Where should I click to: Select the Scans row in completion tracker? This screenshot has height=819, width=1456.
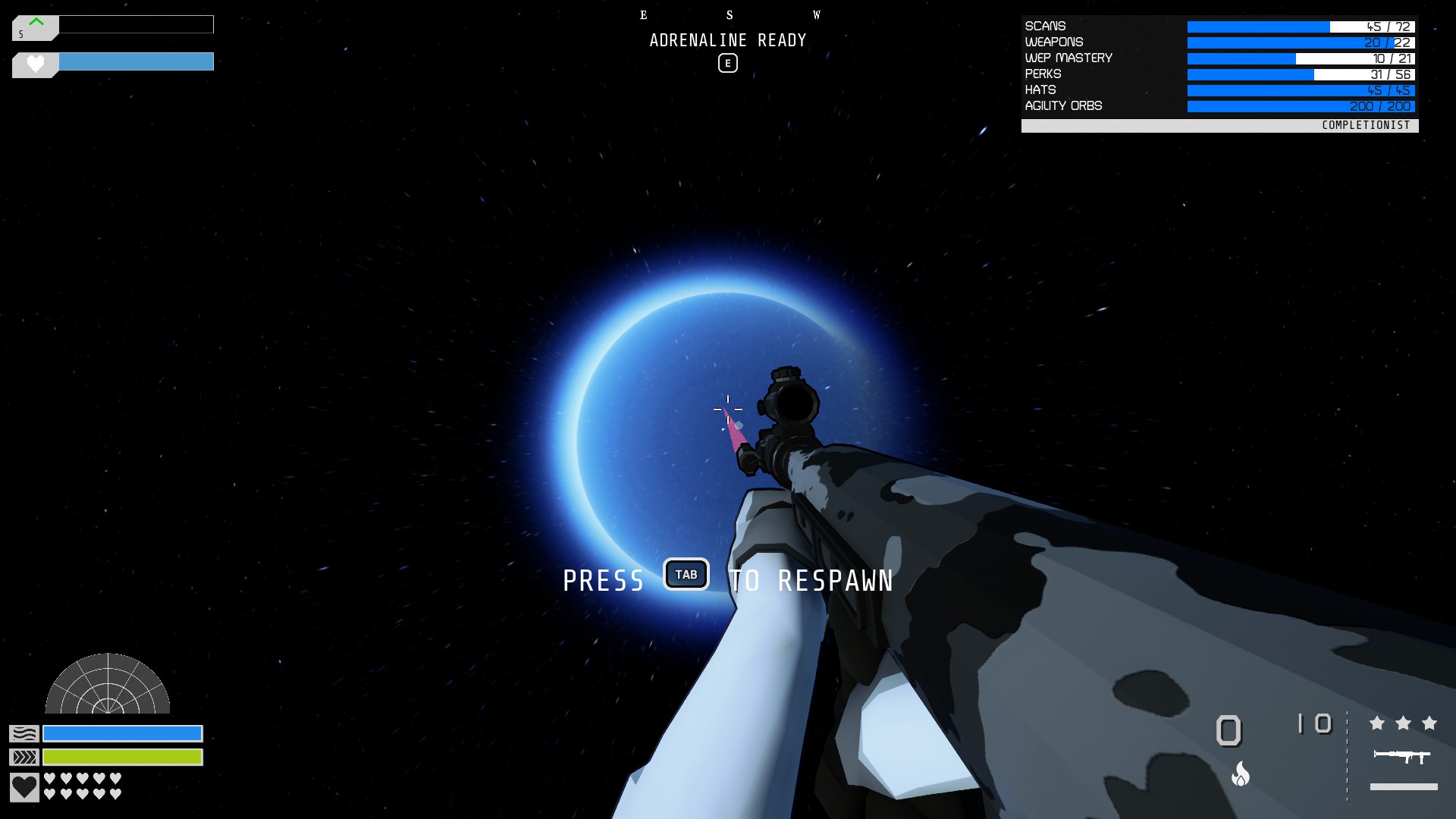[1219, 27]
